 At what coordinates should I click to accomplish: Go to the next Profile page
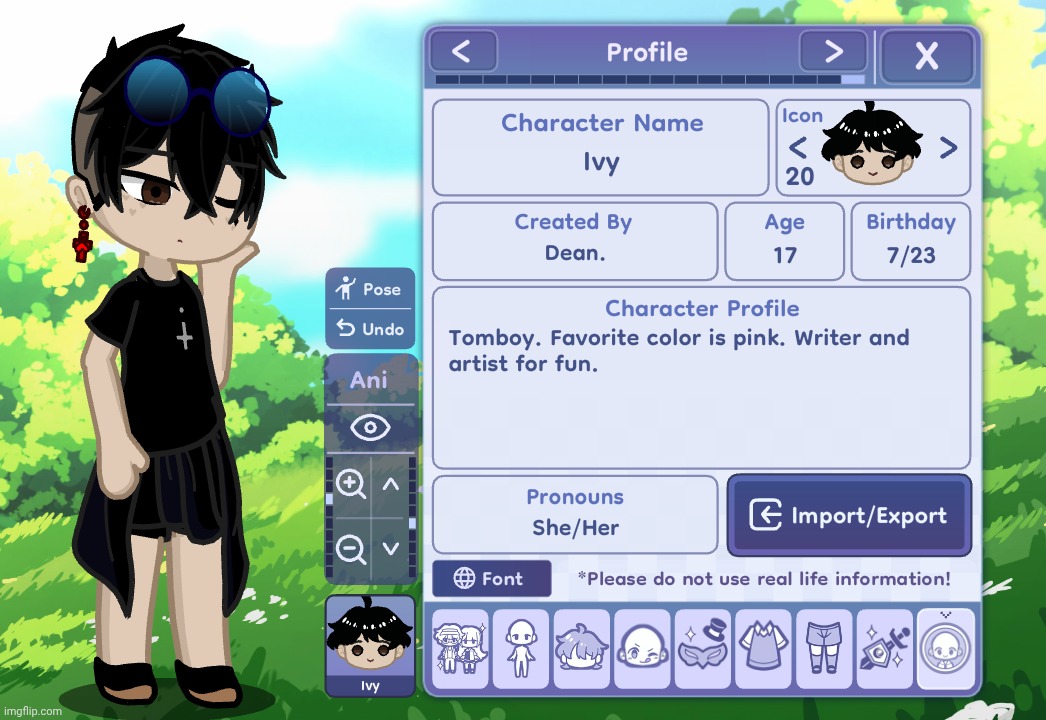833,51
